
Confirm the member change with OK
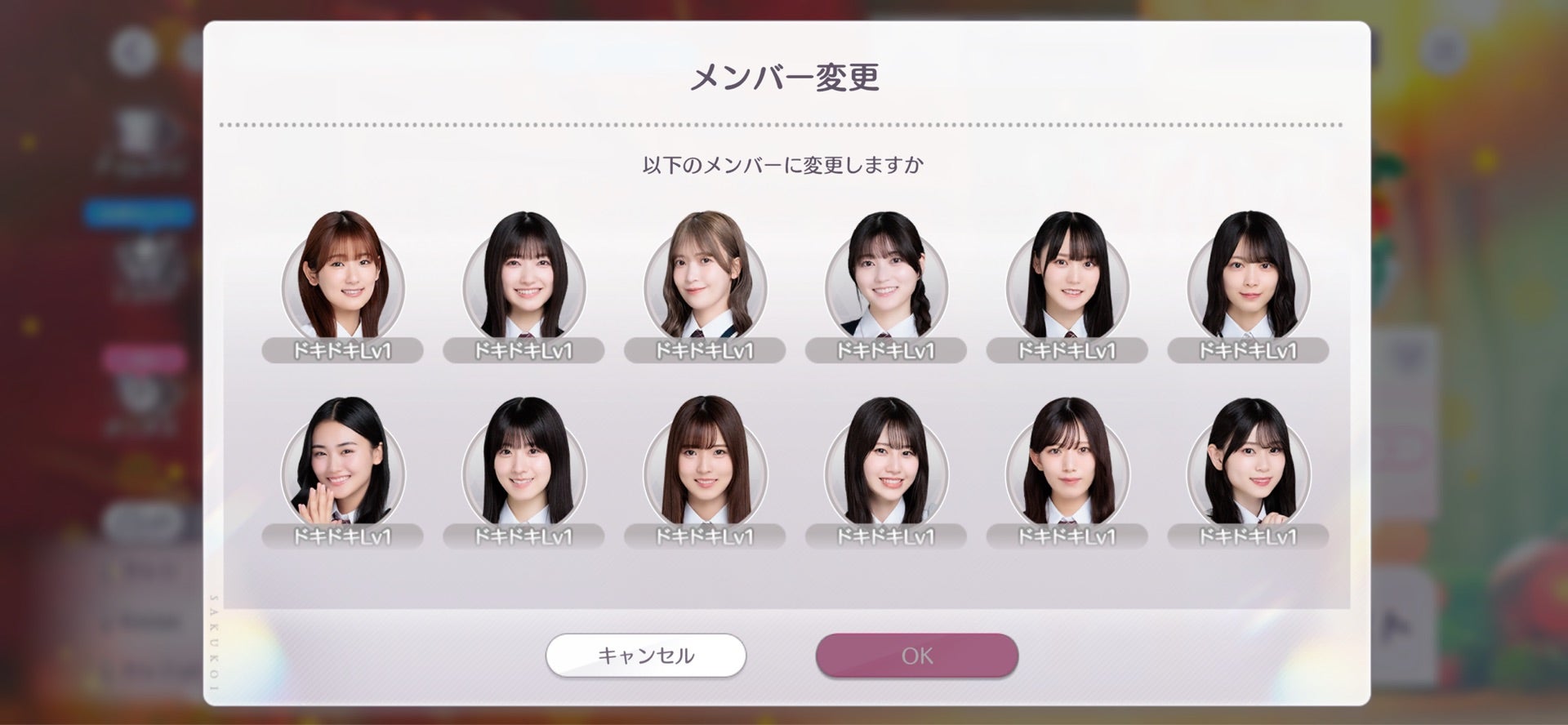pos(916,656)
